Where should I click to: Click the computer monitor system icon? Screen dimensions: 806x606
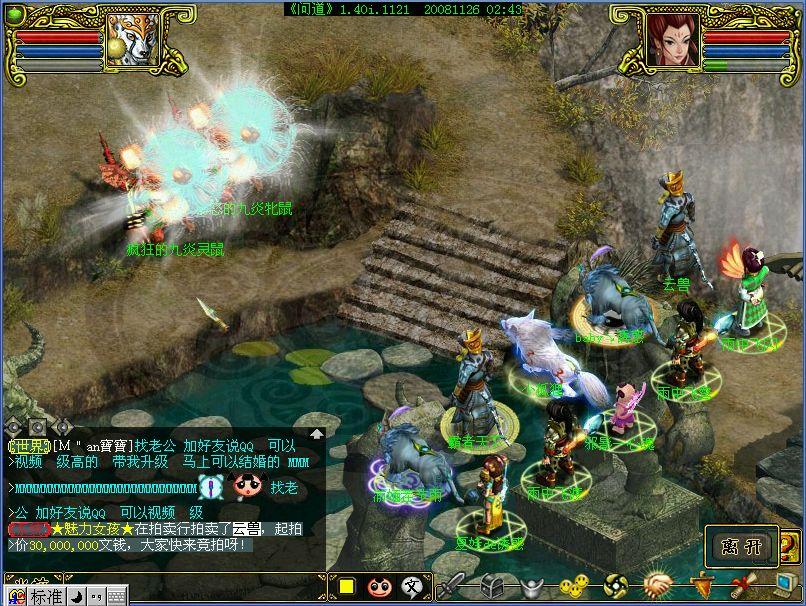781,587
